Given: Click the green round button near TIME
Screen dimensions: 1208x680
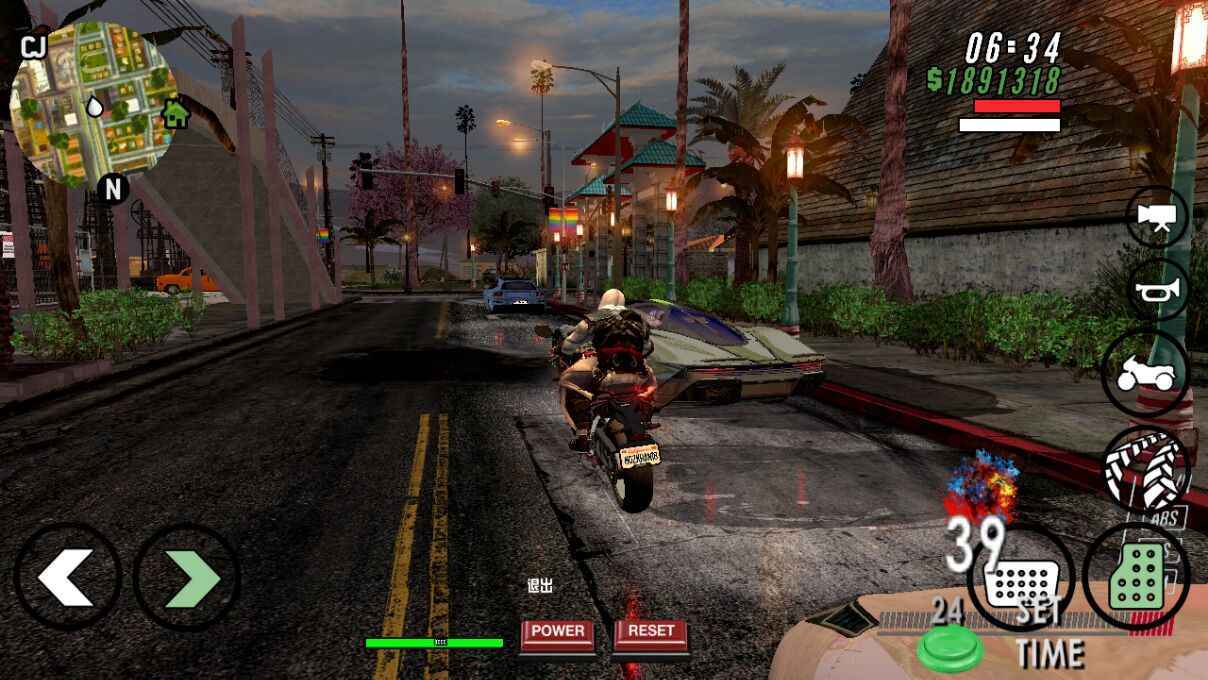Looking at the screenshot, I should [x=949, y=647].
